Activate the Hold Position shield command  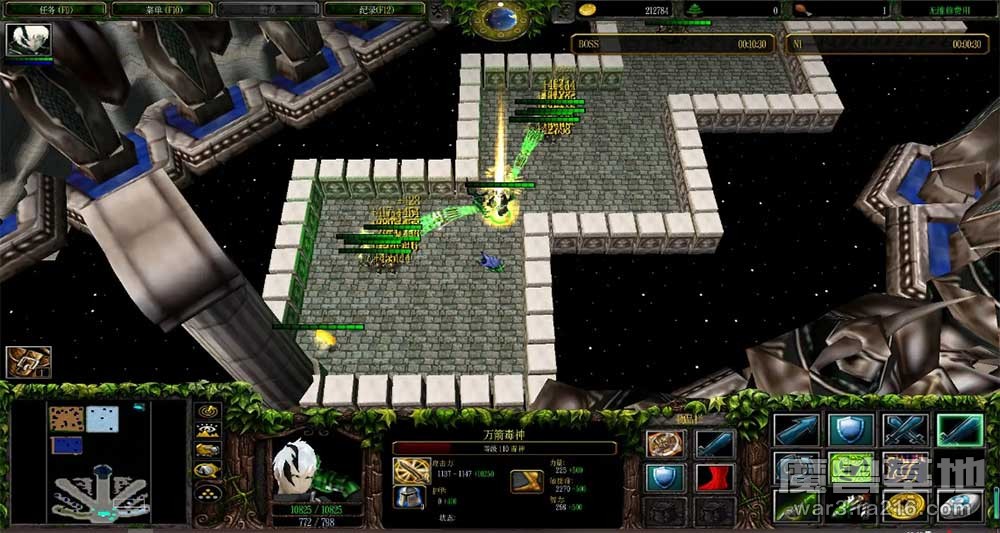pos(849,430)
